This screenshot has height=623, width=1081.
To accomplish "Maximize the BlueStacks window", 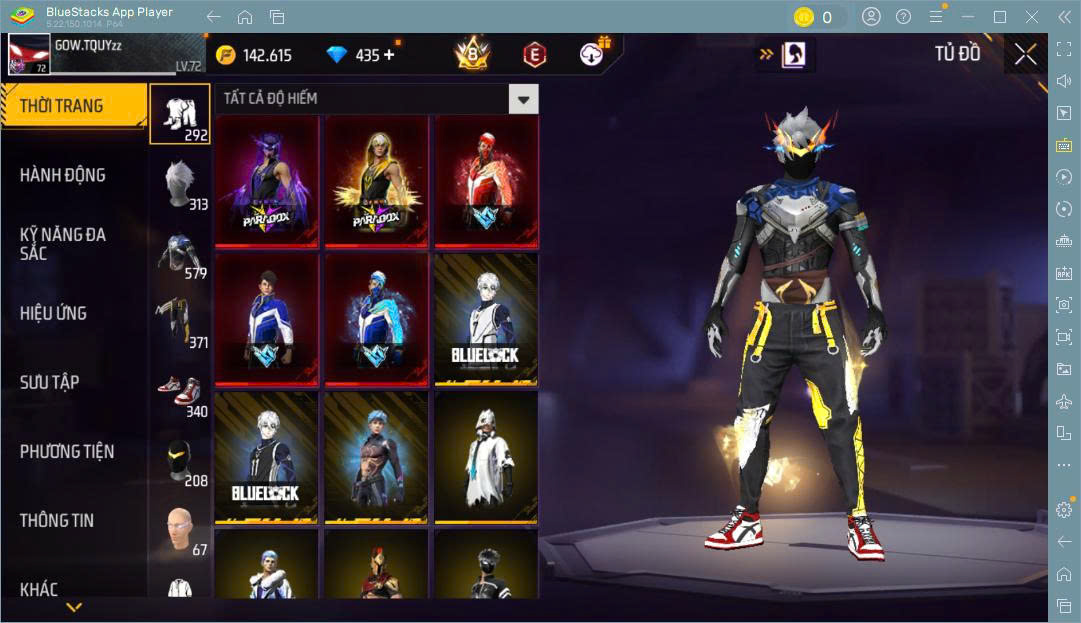I will pyautogui.click(x=999, y=16).
